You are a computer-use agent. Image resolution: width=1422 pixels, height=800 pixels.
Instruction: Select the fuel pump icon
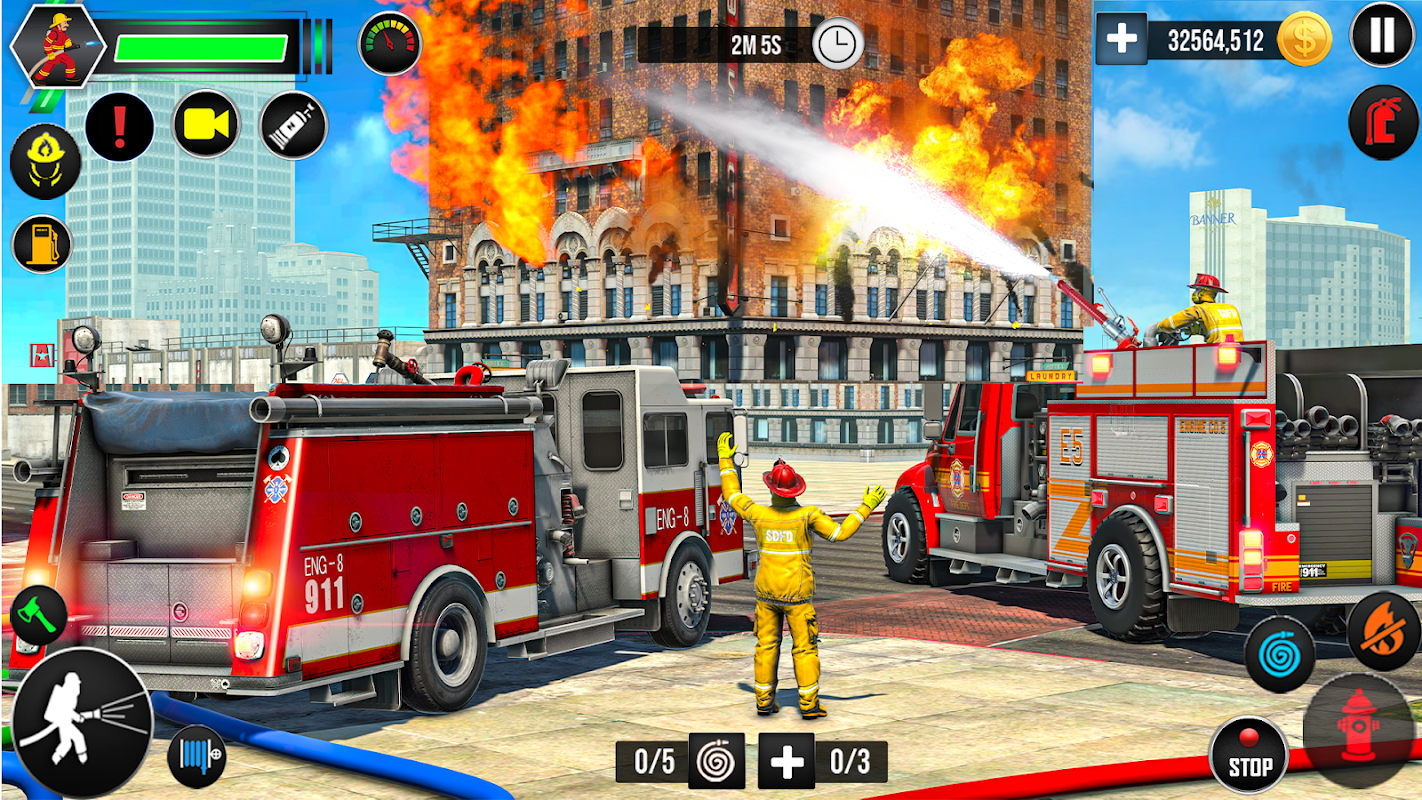(x=43, y=244)
